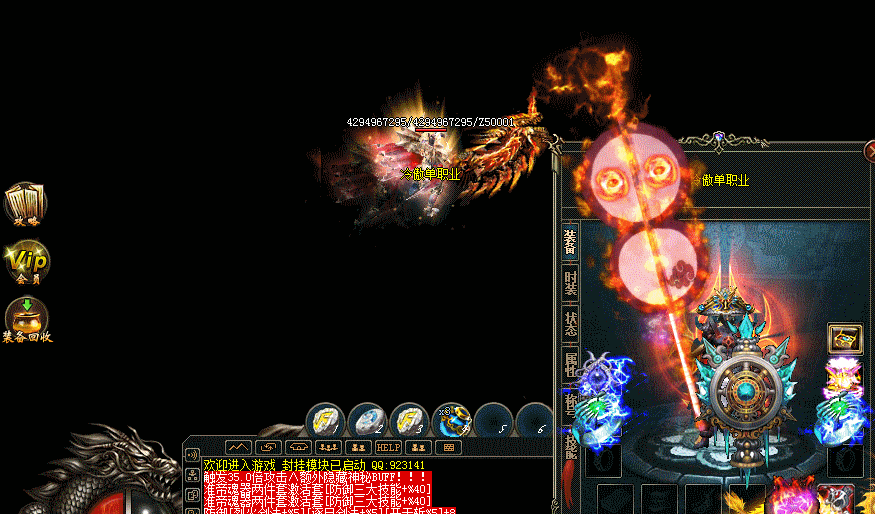Use the skill in hotbar slot 1

(325, 420)
